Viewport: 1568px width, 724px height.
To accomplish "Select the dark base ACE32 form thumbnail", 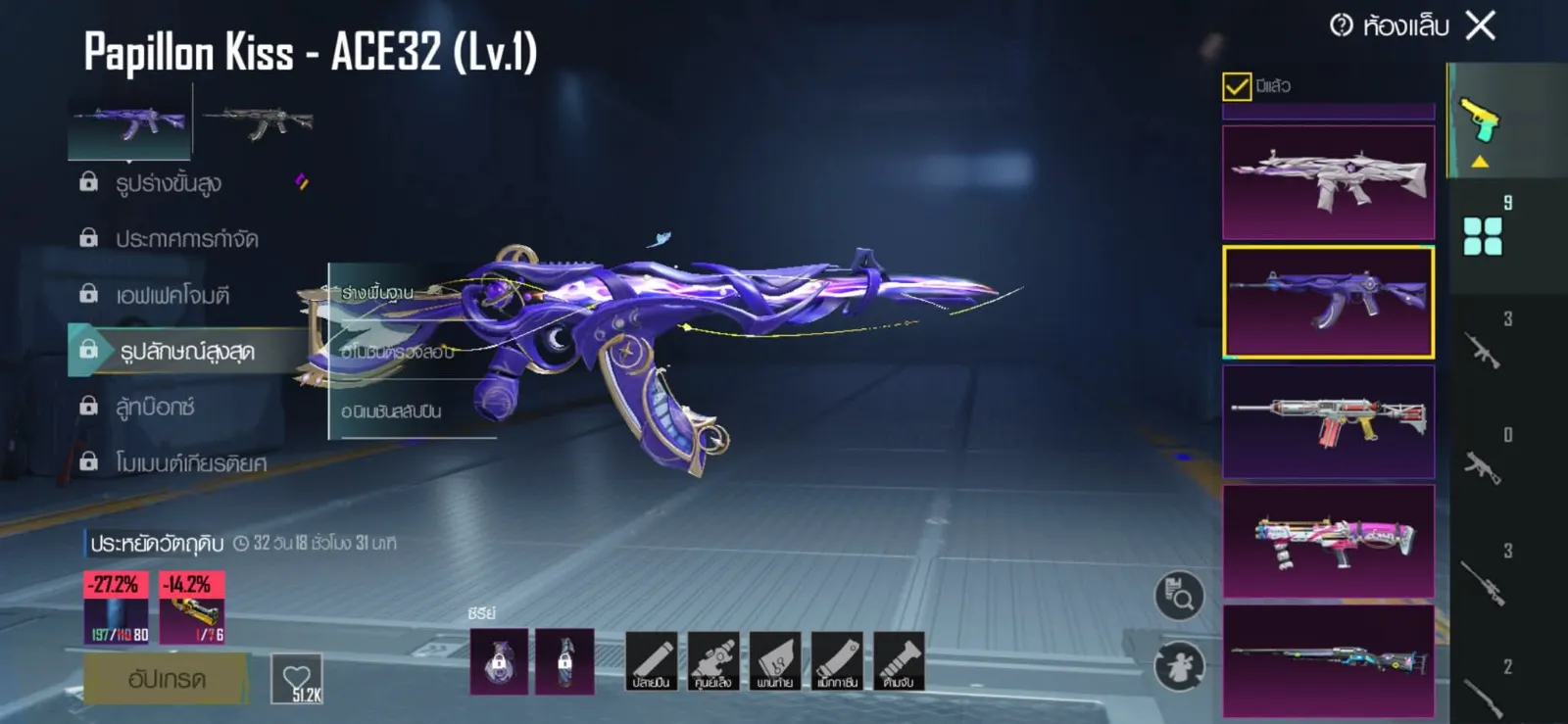I will (259, 122).
